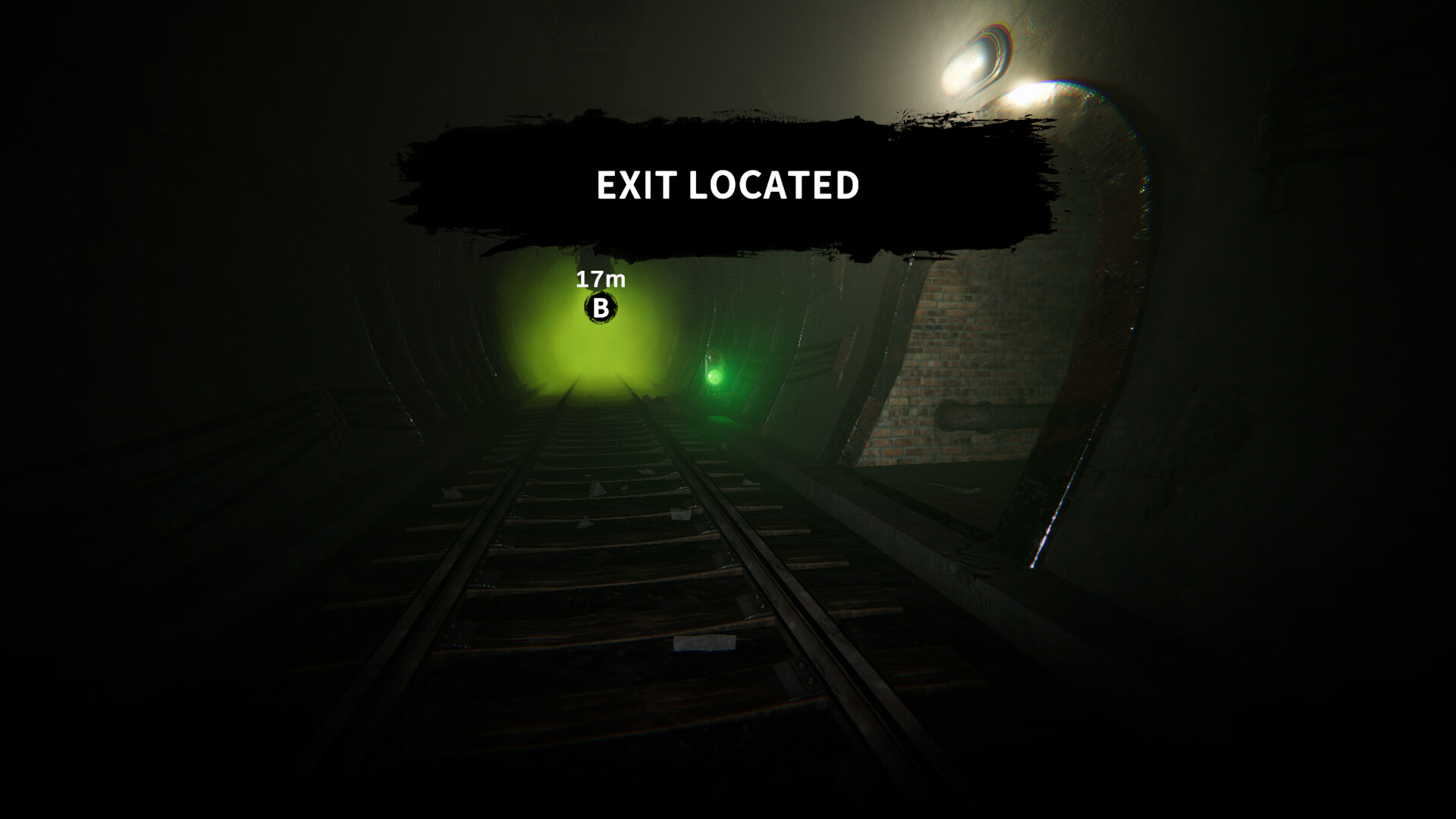Viewport: 1456px width, 819px height.
Task: Click the EXIT LOCATED title text
Action: pyautogui.click(x=726, y=183)
